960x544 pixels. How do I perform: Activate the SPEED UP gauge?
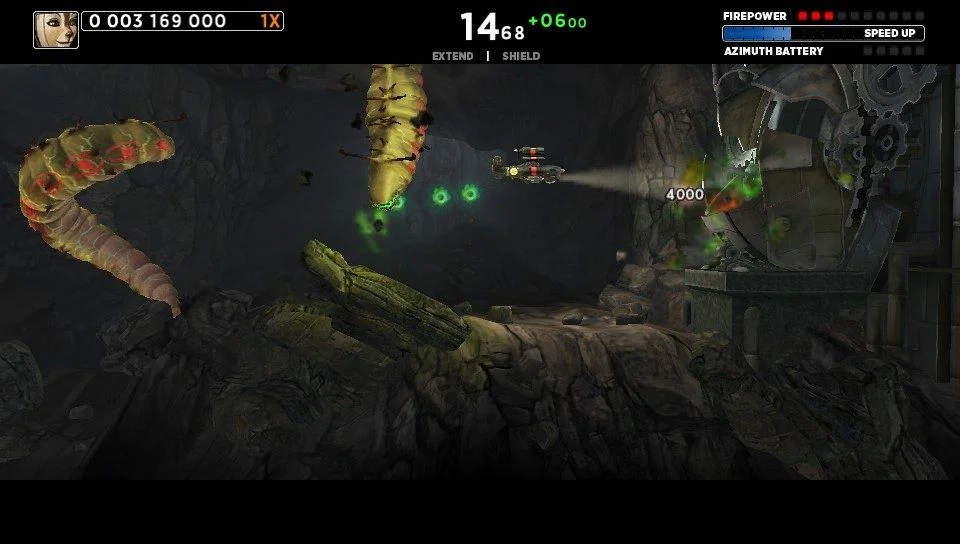point(823,33)
